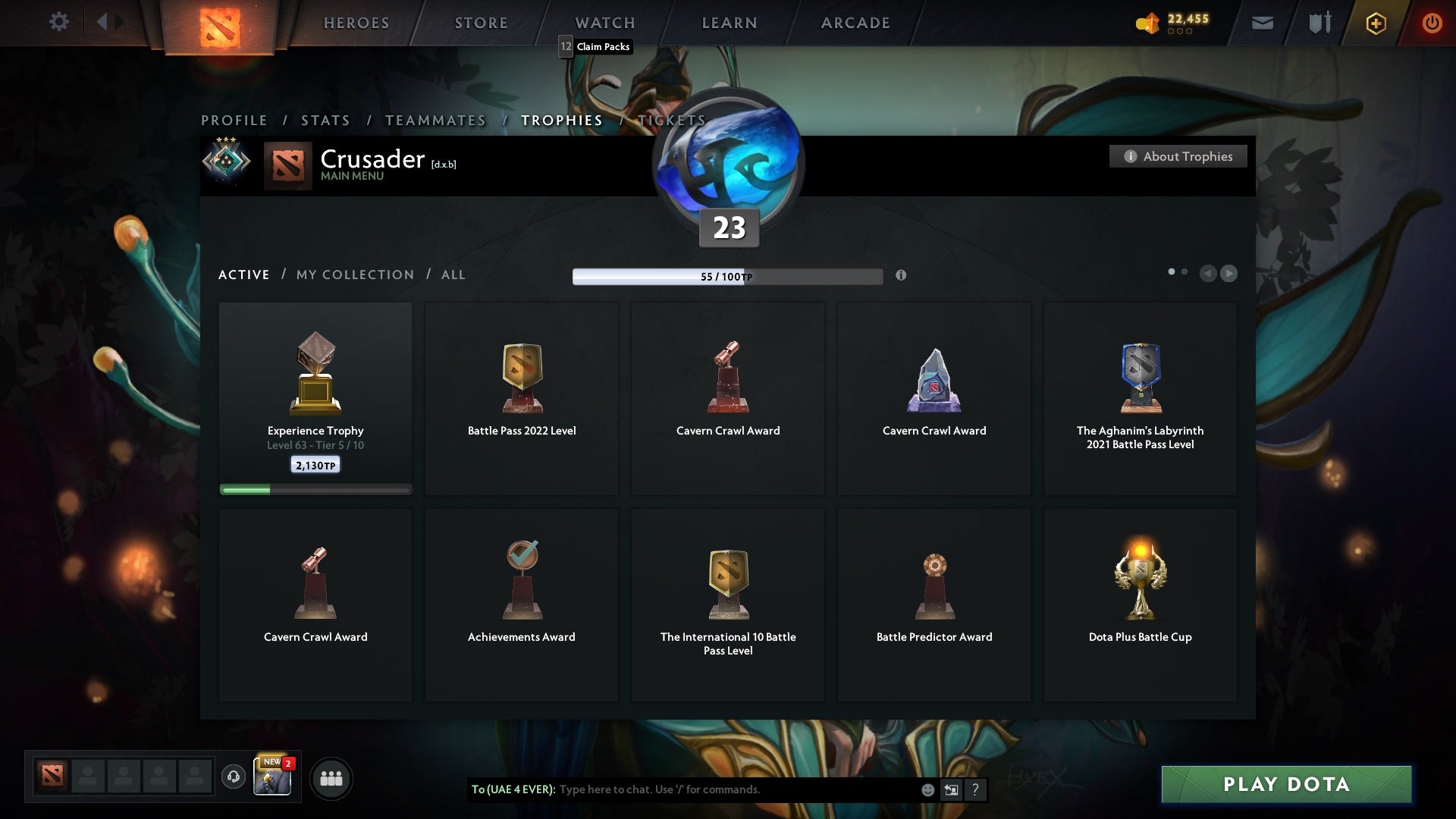Open About Trophies info

tap(1178, 156)
